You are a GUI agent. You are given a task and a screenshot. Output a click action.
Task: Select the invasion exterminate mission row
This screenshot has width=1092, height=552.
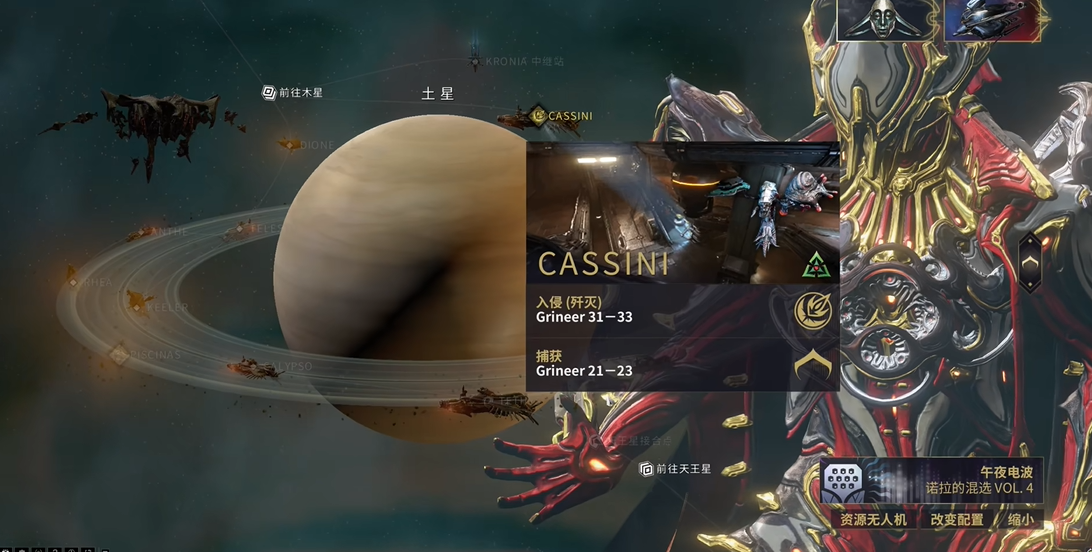[682, 310]
